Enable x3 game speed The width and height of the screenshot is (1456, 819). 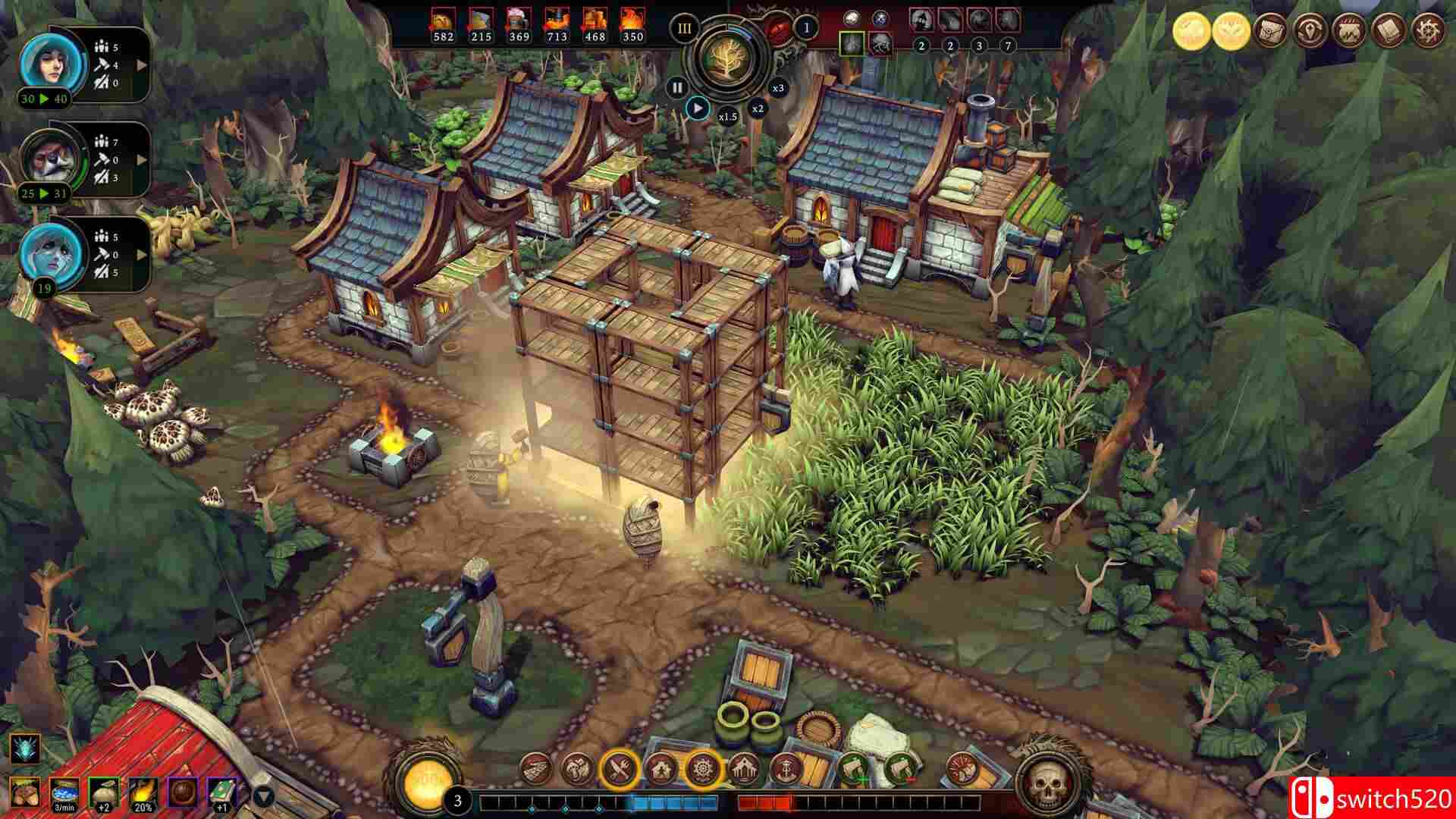[780, 89]
